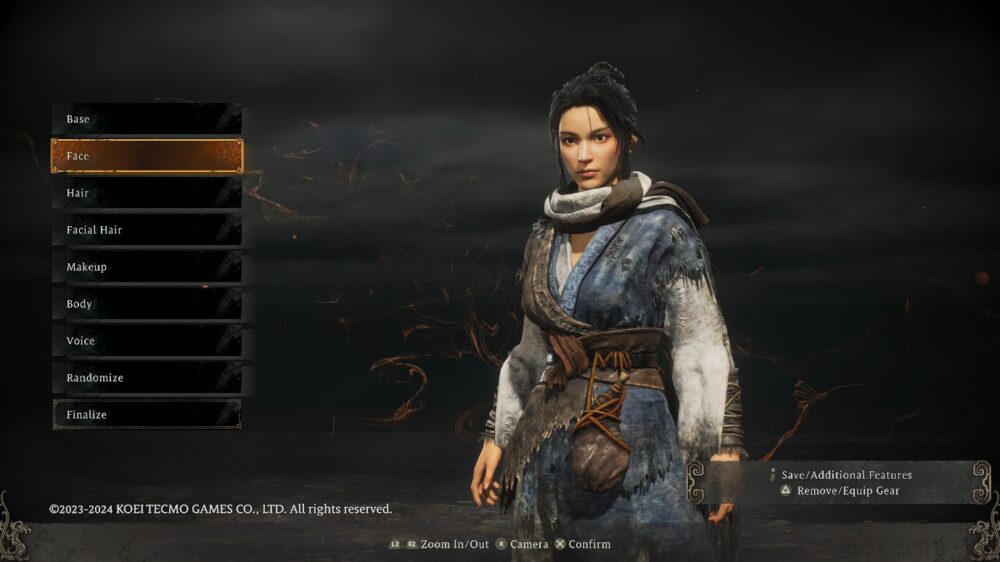Image resolution: width=1000 pixels, height=562 pixels.
Task: Select the Face menu entry
Action: pyautogui.click(x=146, y=156)
